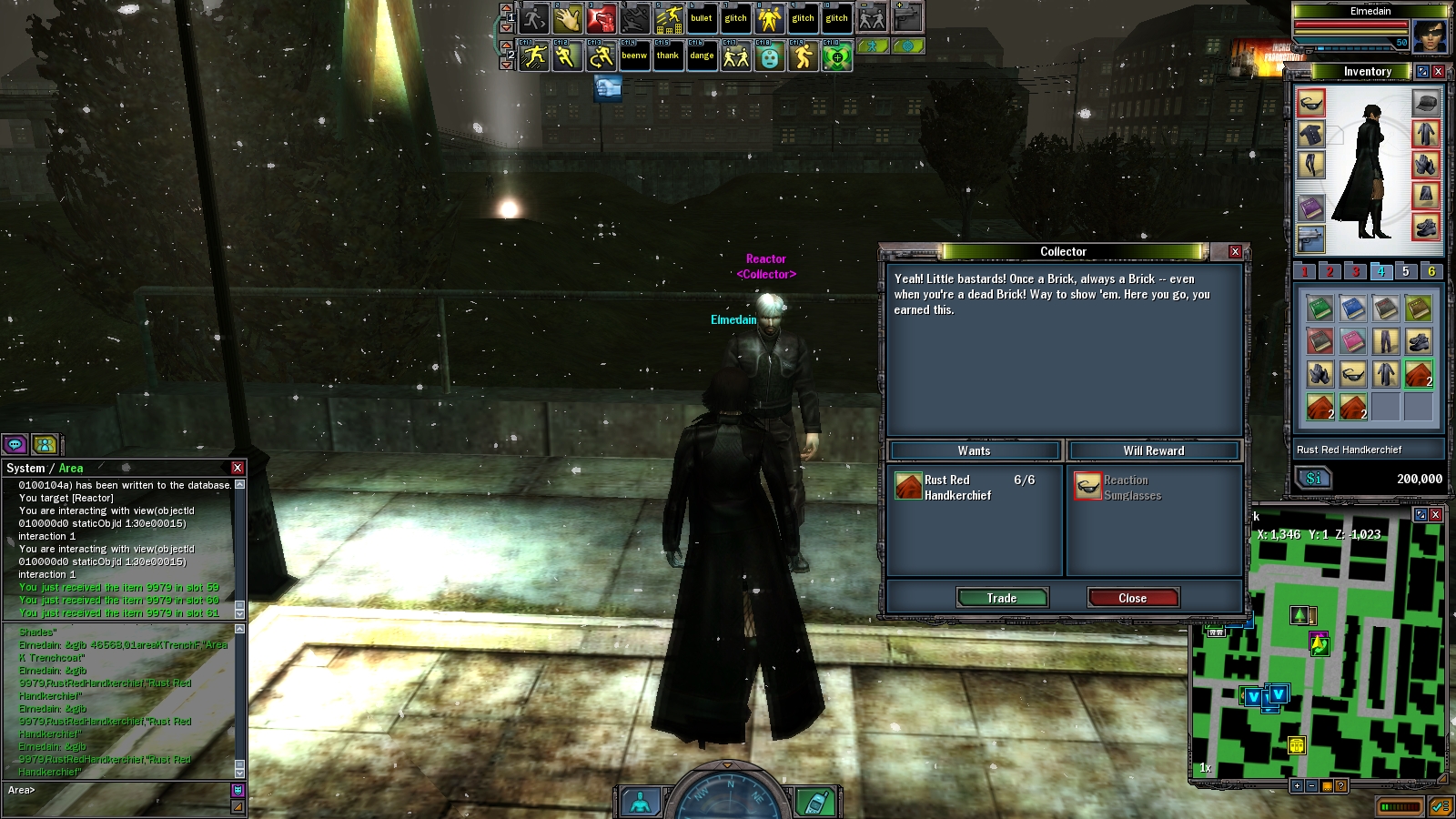Click the yellow subway marker on the minimap
This screenshot has height=819, width=1456.
pyautogui.click(x=1297, y=745)
